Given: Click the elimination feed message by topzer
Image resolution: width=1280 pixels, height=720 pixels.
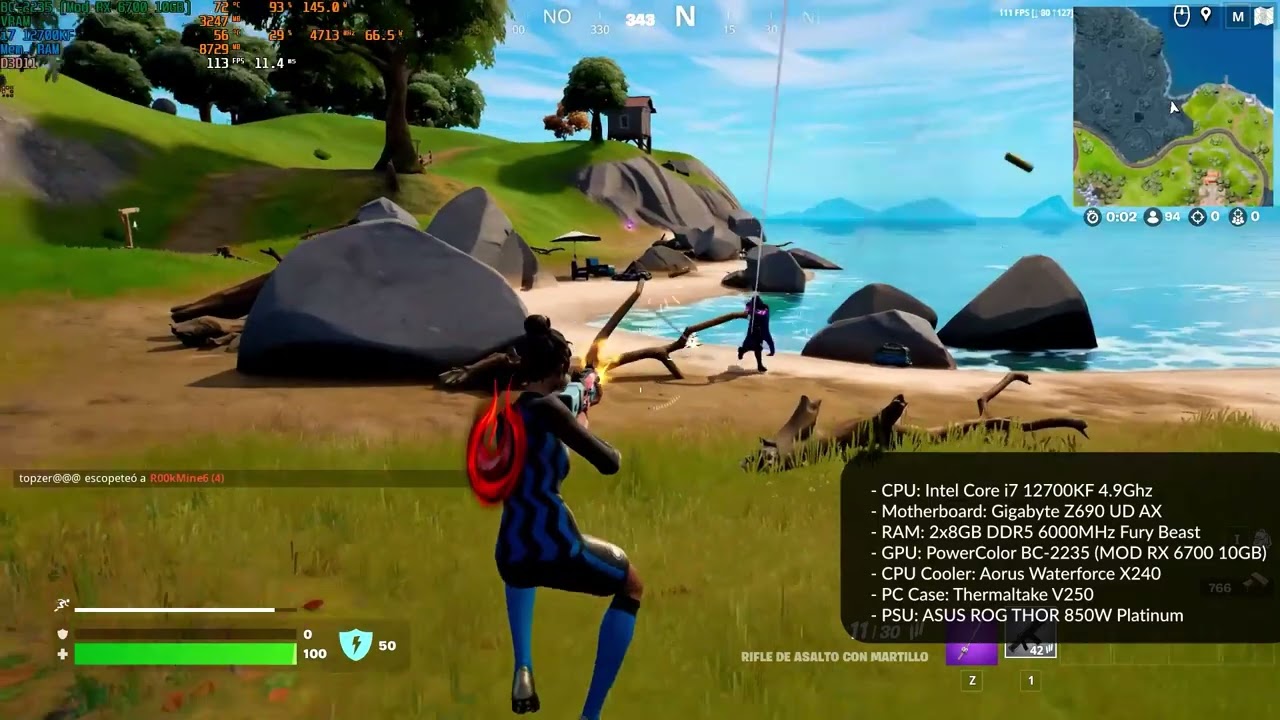Looking at the screenshot, I should click(x=121, y=479).
